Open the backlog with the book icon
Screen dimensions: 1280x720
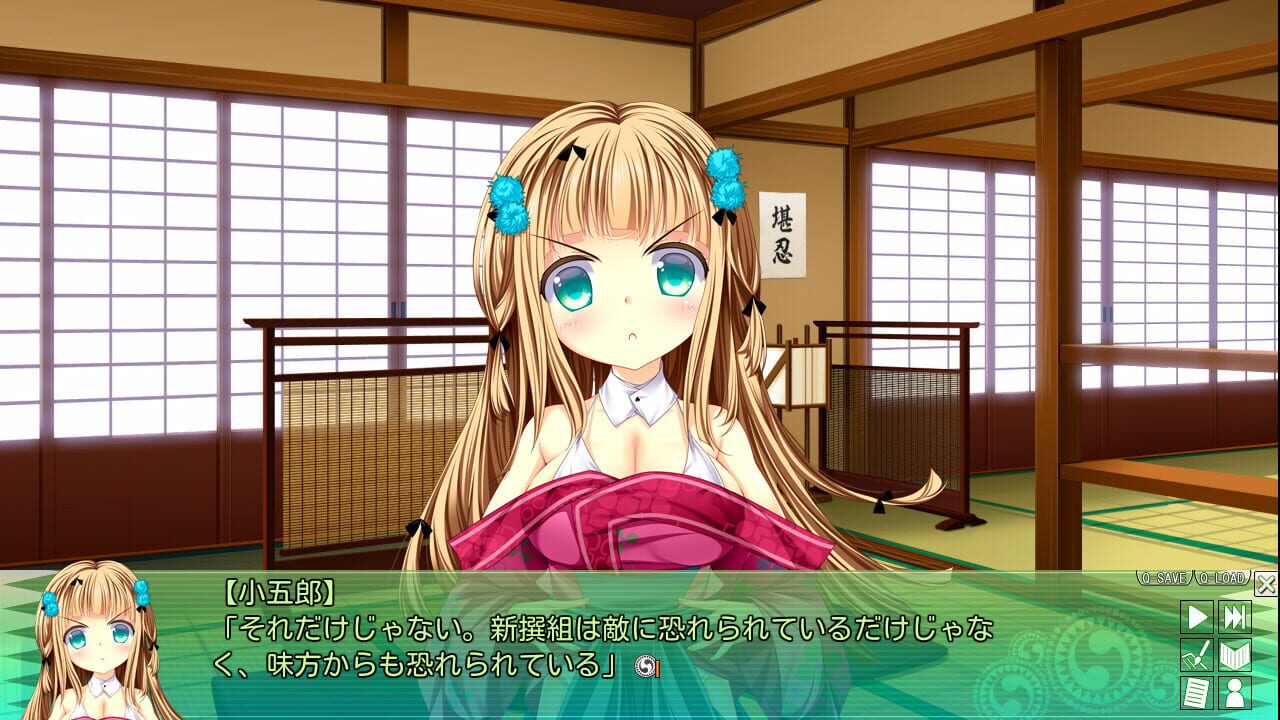tap(1236, 656)
